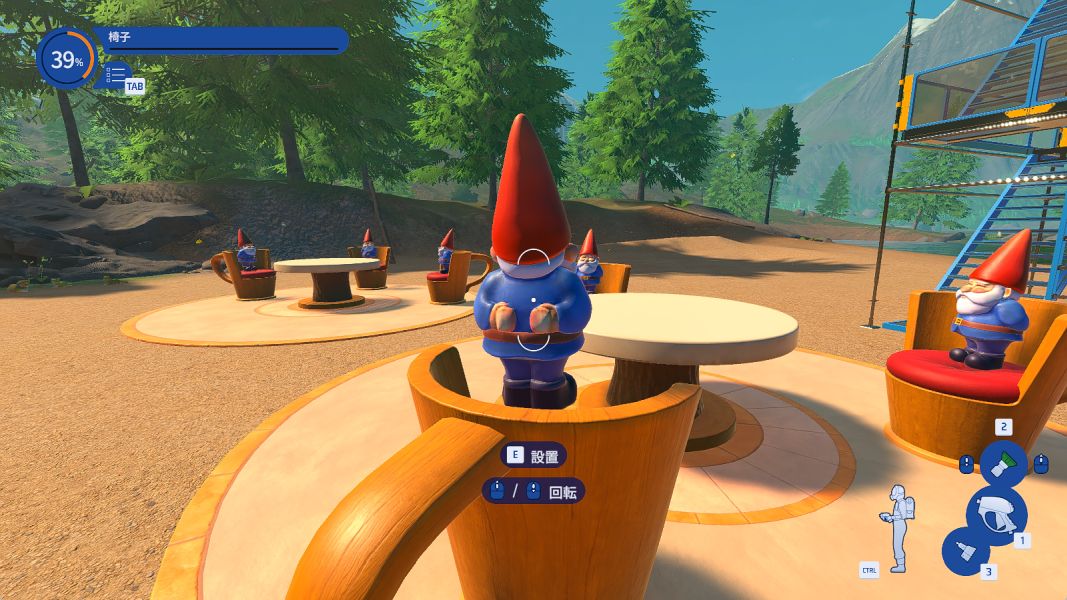Select the green nozzle tip slot
The image size is (1067, 600).
coord(1003,464)
